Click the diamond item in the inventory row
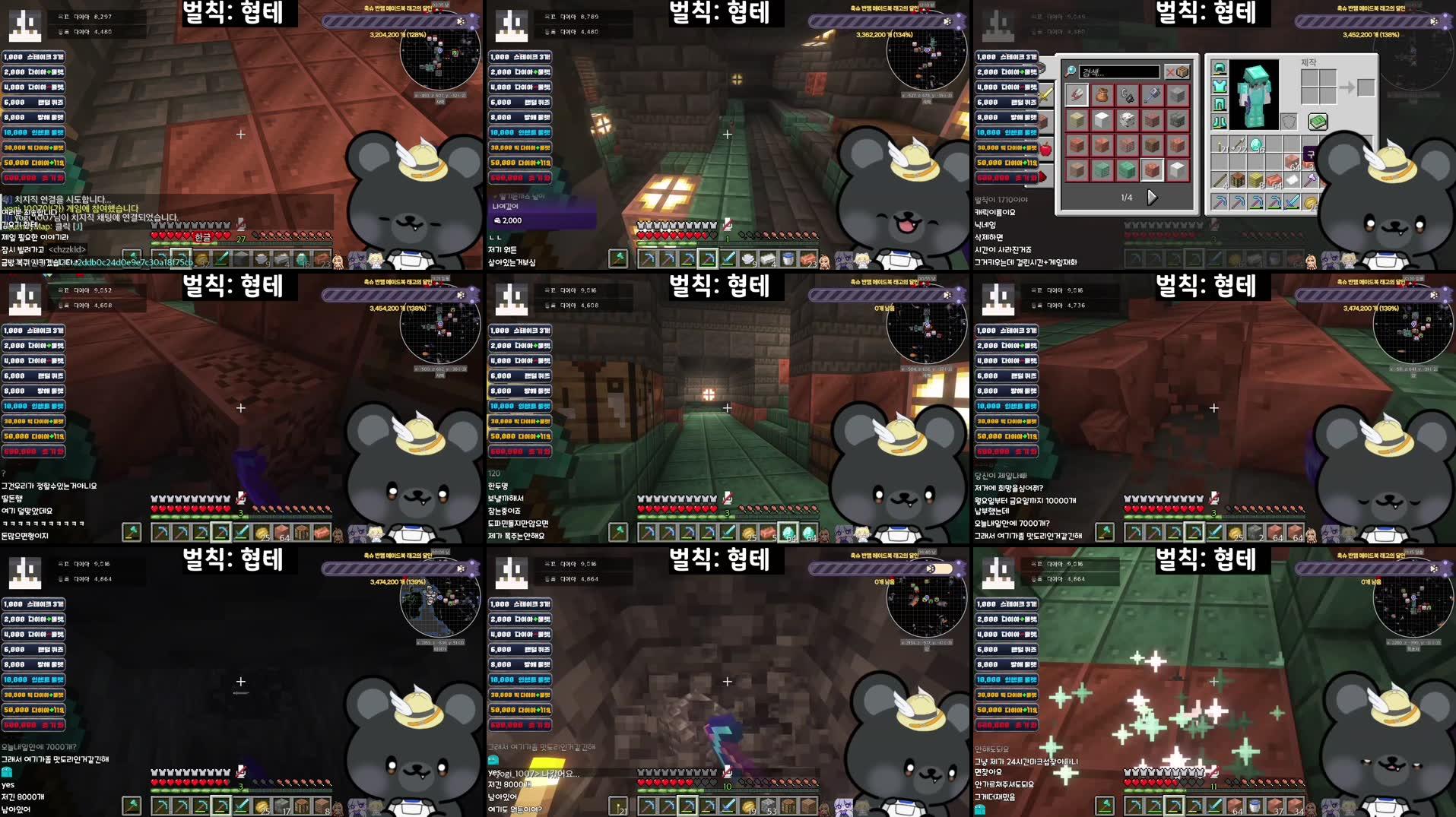The width and height of the screenshot is (1456, 817). (1257, 144)
